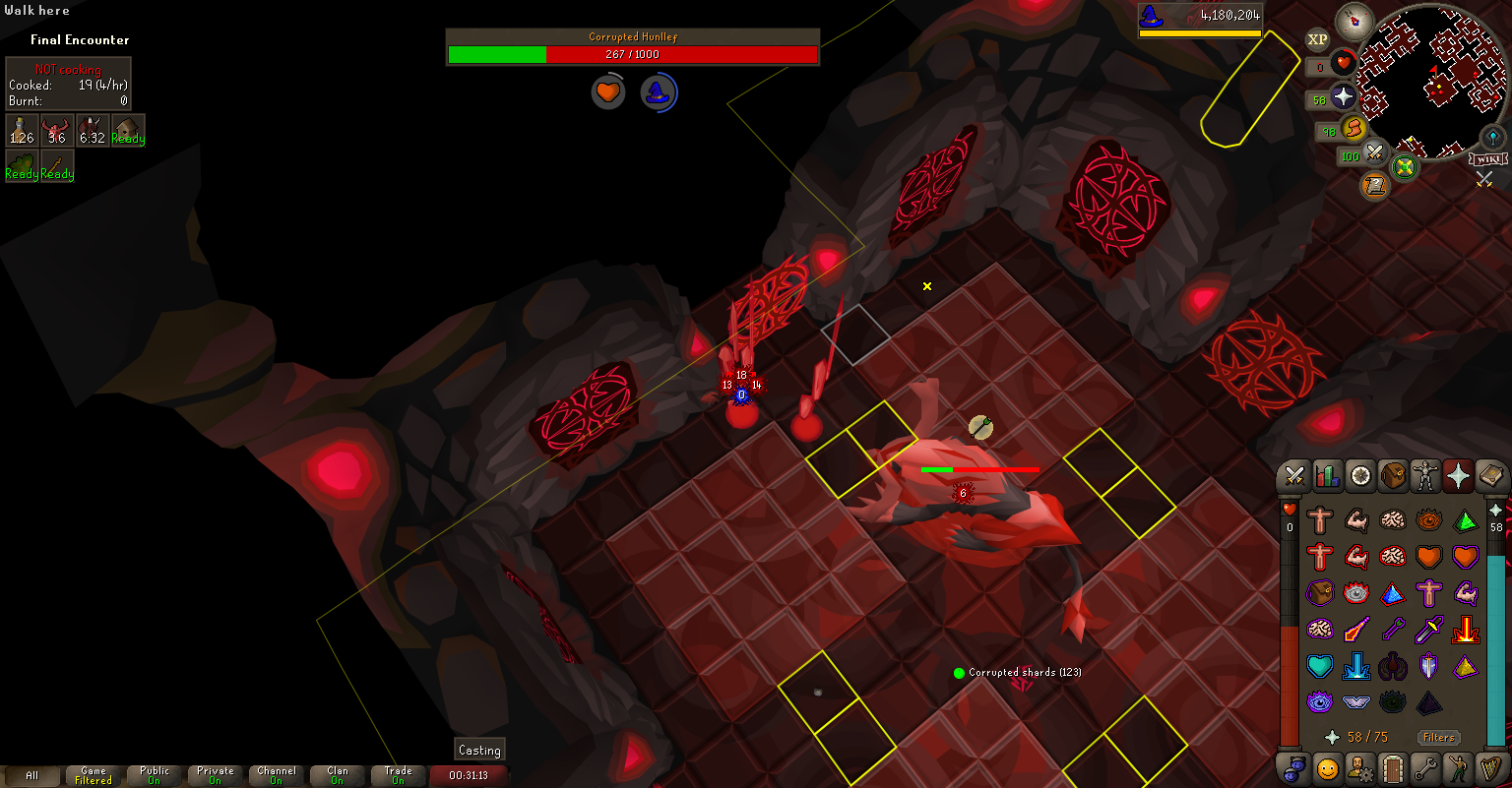This screenshot has height=788, width=1512.
Task: Show the Worn Equipment tab
Action: (1424, 476)
